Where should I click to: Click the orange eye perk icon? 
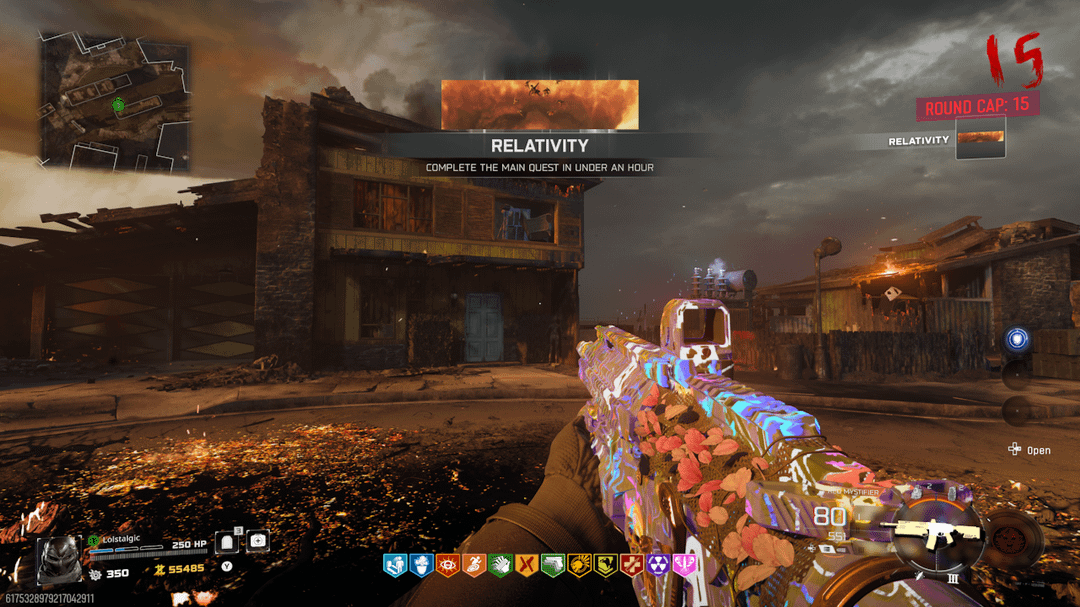(447, 566)
